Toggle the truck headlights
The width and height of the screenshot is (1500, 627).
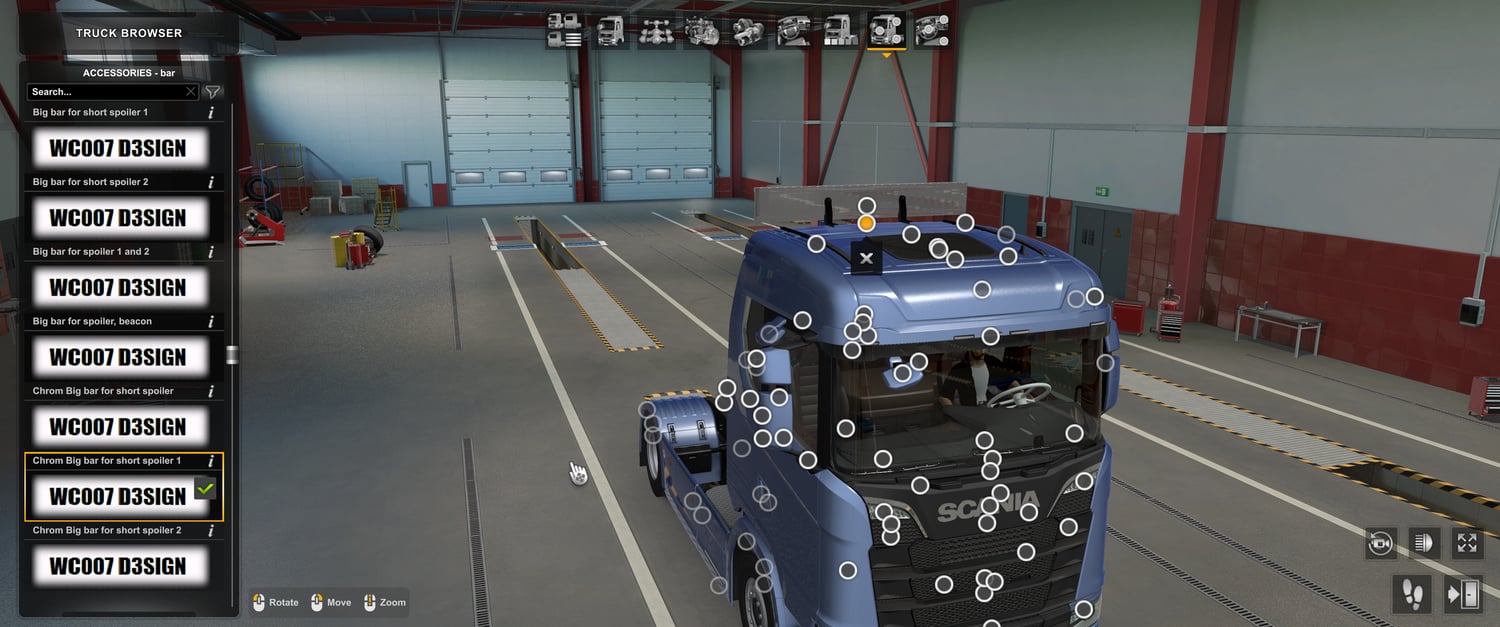(x=1424, y=544)
